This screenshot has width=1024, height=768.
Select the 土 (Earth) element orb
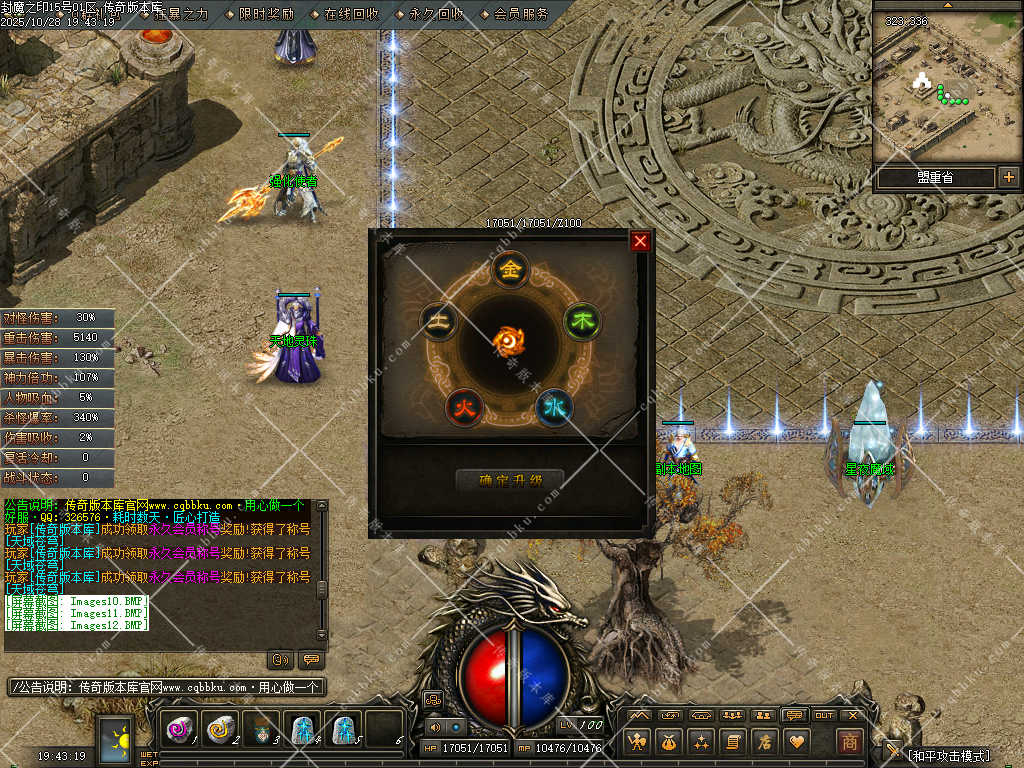click(438, 320)
